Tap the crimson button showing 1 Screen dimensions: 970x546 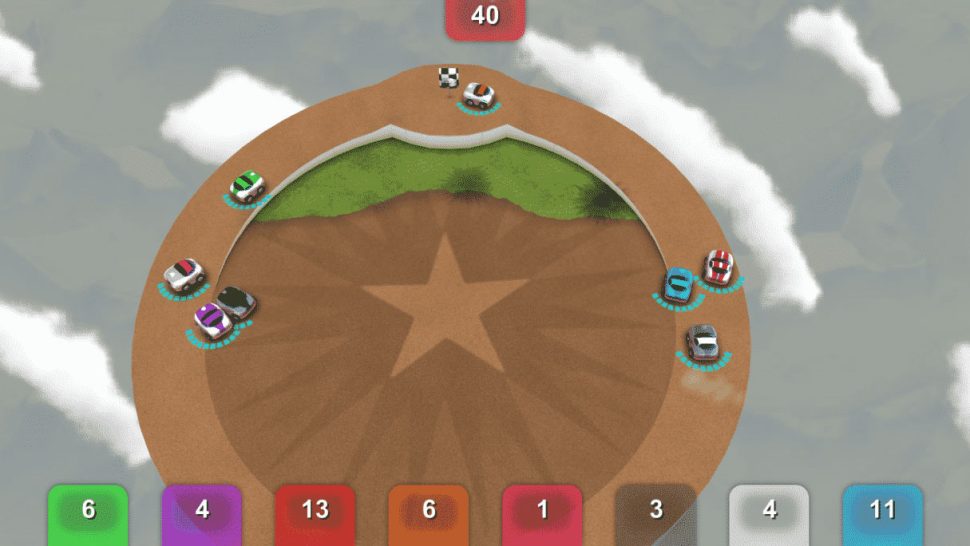point(542,513)
